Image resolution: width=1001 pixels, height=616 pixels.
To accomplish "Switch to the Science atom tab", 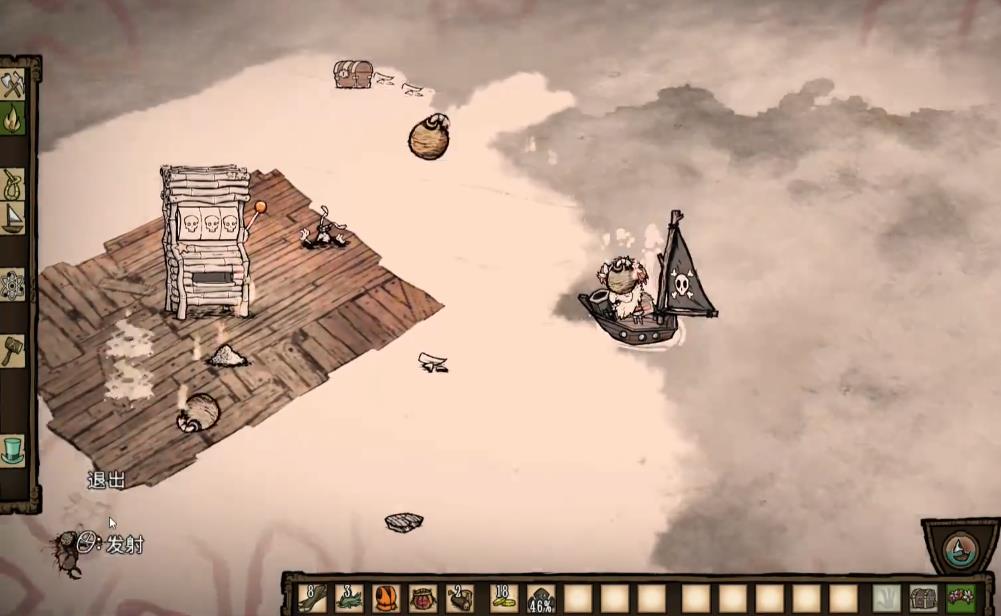I will (12, 285).
